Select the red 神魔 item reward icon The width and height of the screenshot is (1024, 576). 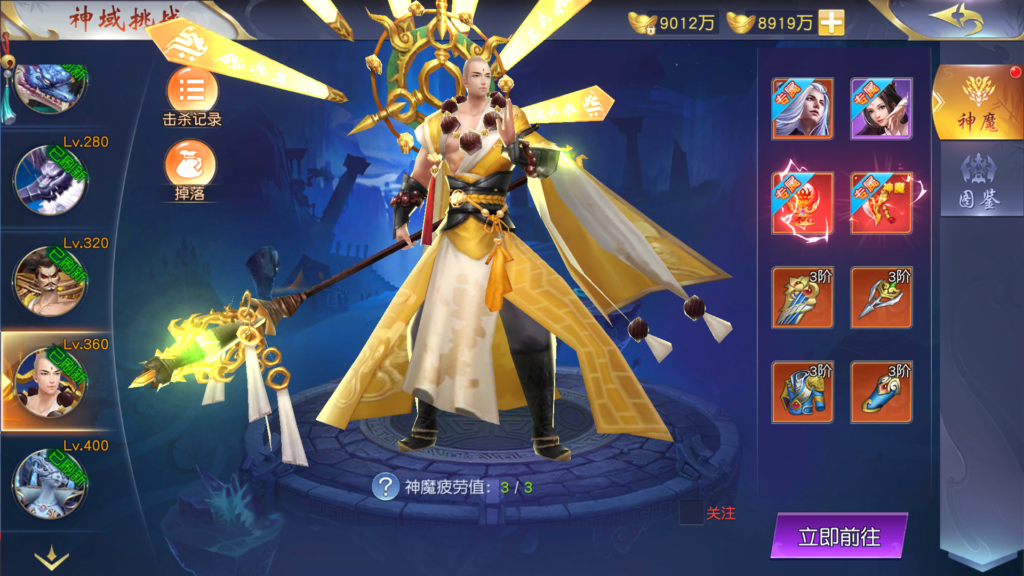pyautogui.click(x=881, y=203)
